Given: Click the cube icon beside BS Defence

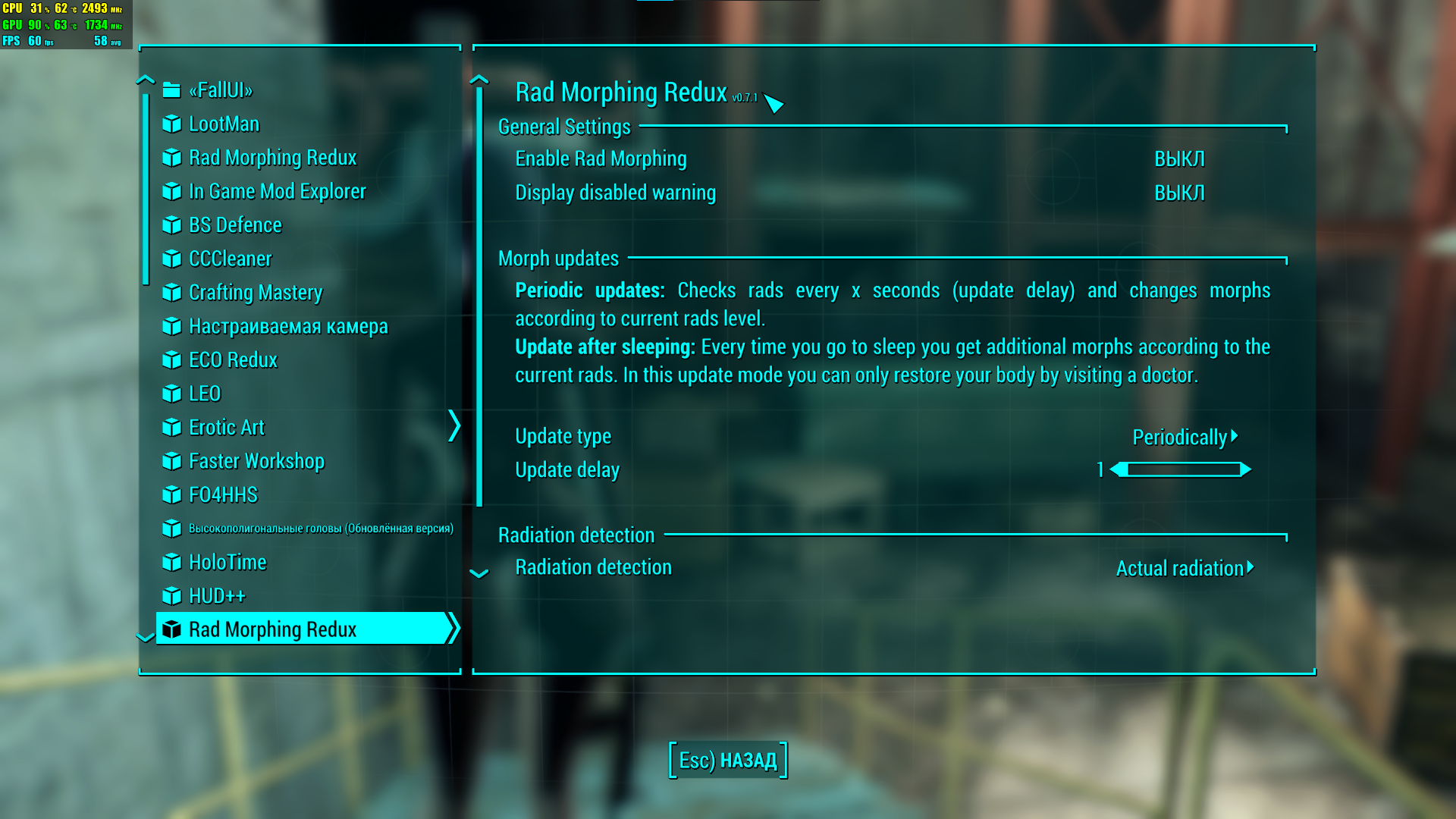Looking at the screenshot, I should (x=172, y=225).
